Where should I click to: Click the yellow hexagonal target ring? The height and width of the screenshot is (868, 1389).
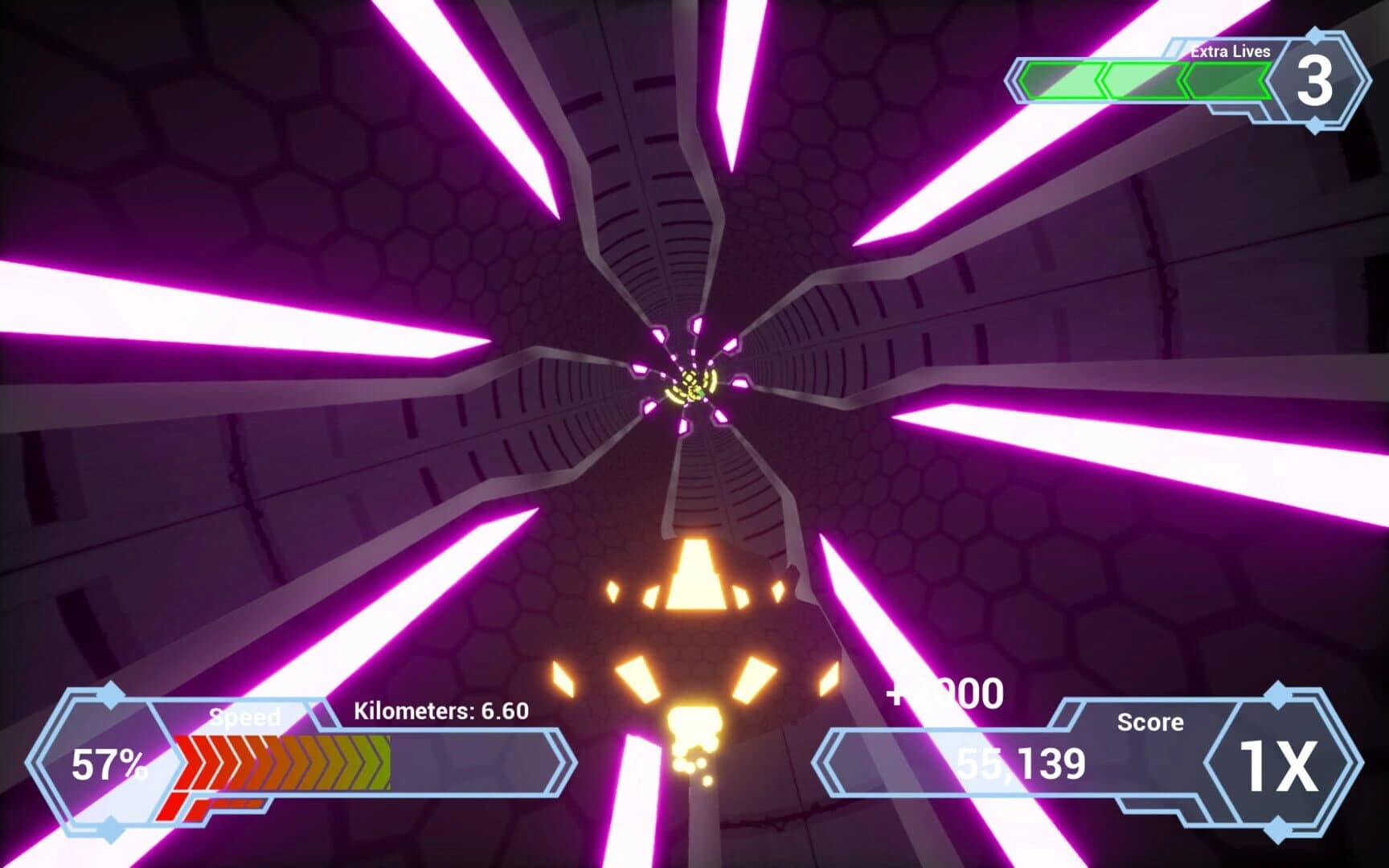pyautogui.click(x=689, y=384)
